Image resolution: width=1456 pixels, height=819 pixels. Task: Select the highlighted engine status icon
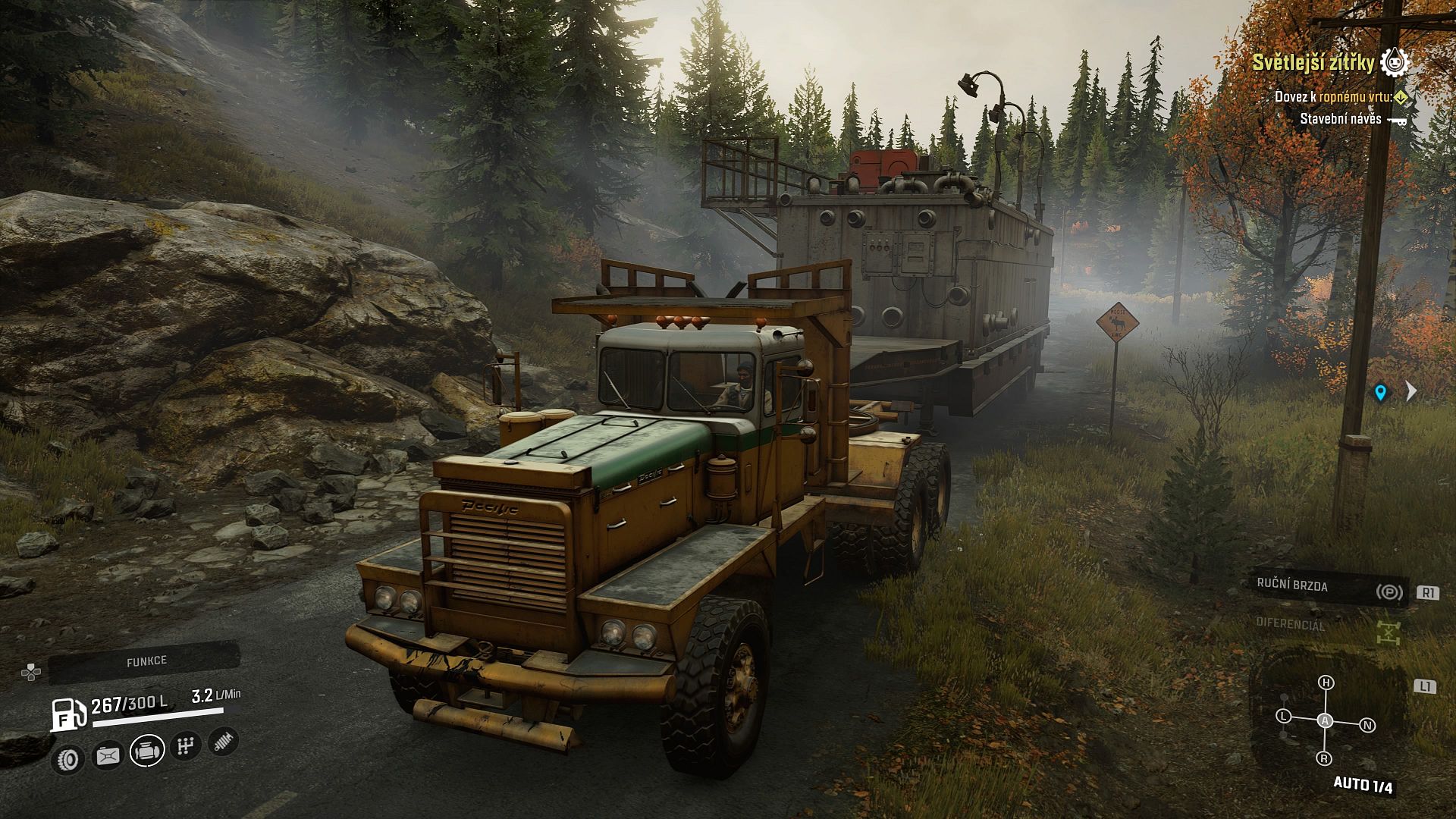[147, 751]
